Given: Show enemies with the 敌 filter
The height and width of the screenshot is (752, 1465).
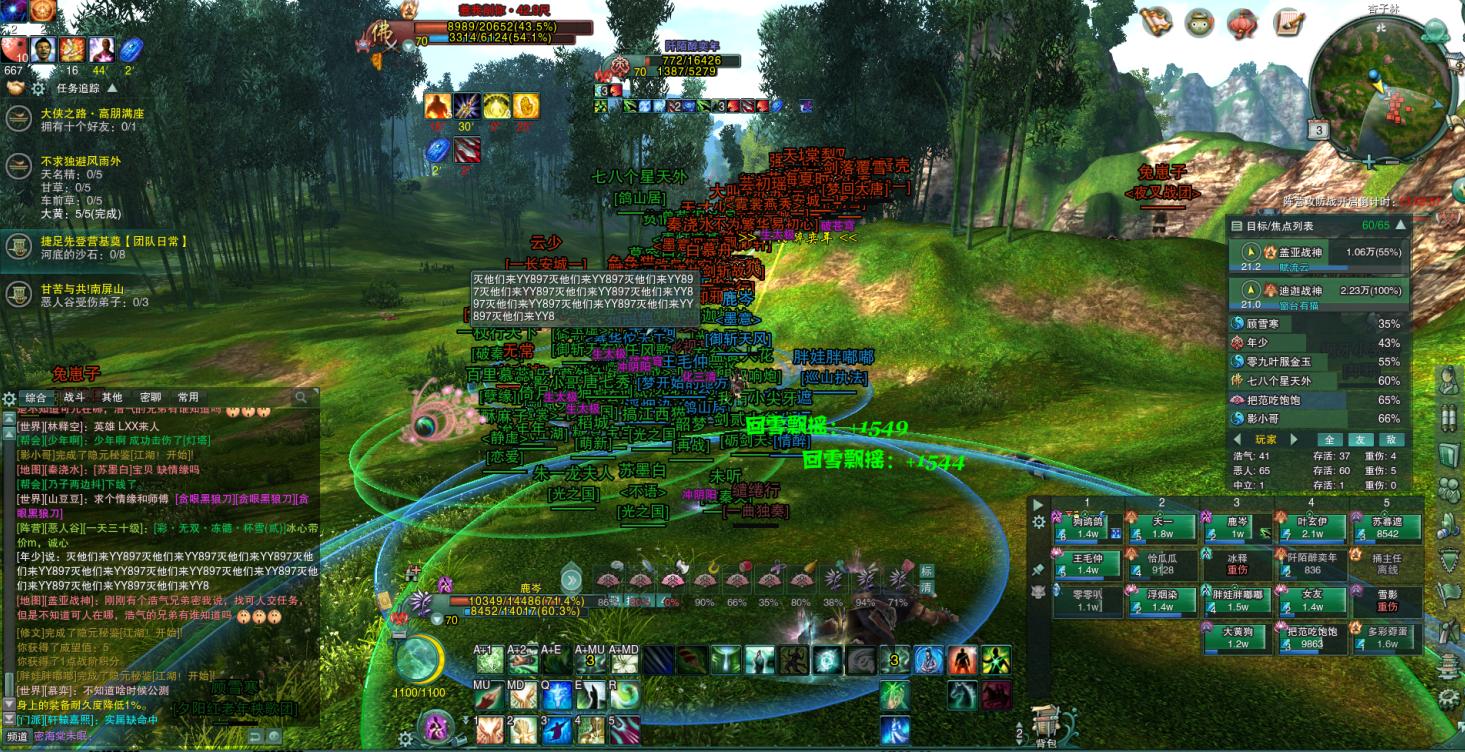Looking at the screenshot, I should pyautogui.click(x=1388, y=439).
